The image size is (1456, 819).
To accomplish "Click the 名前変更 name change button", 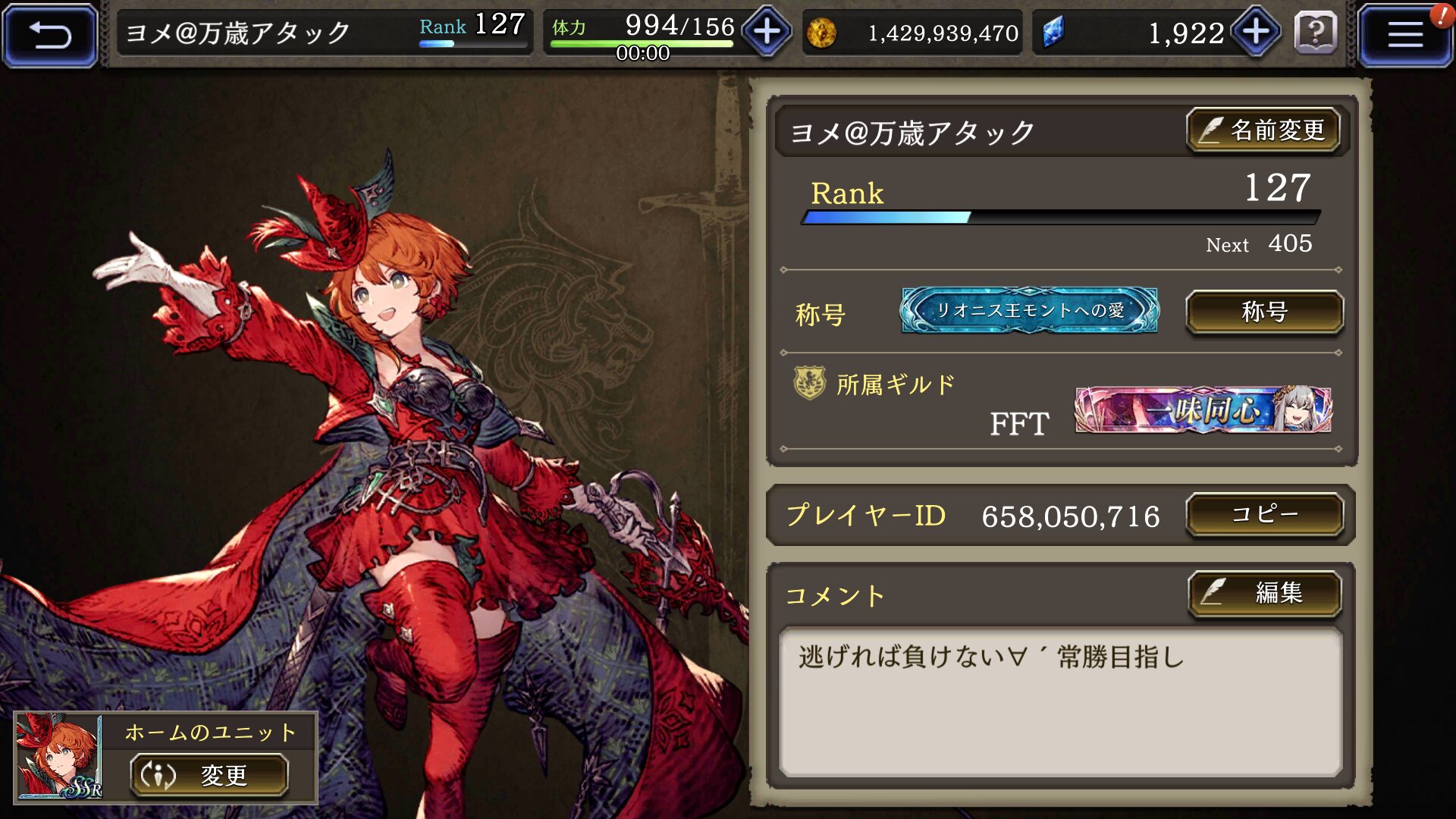I will [1263, 130].
